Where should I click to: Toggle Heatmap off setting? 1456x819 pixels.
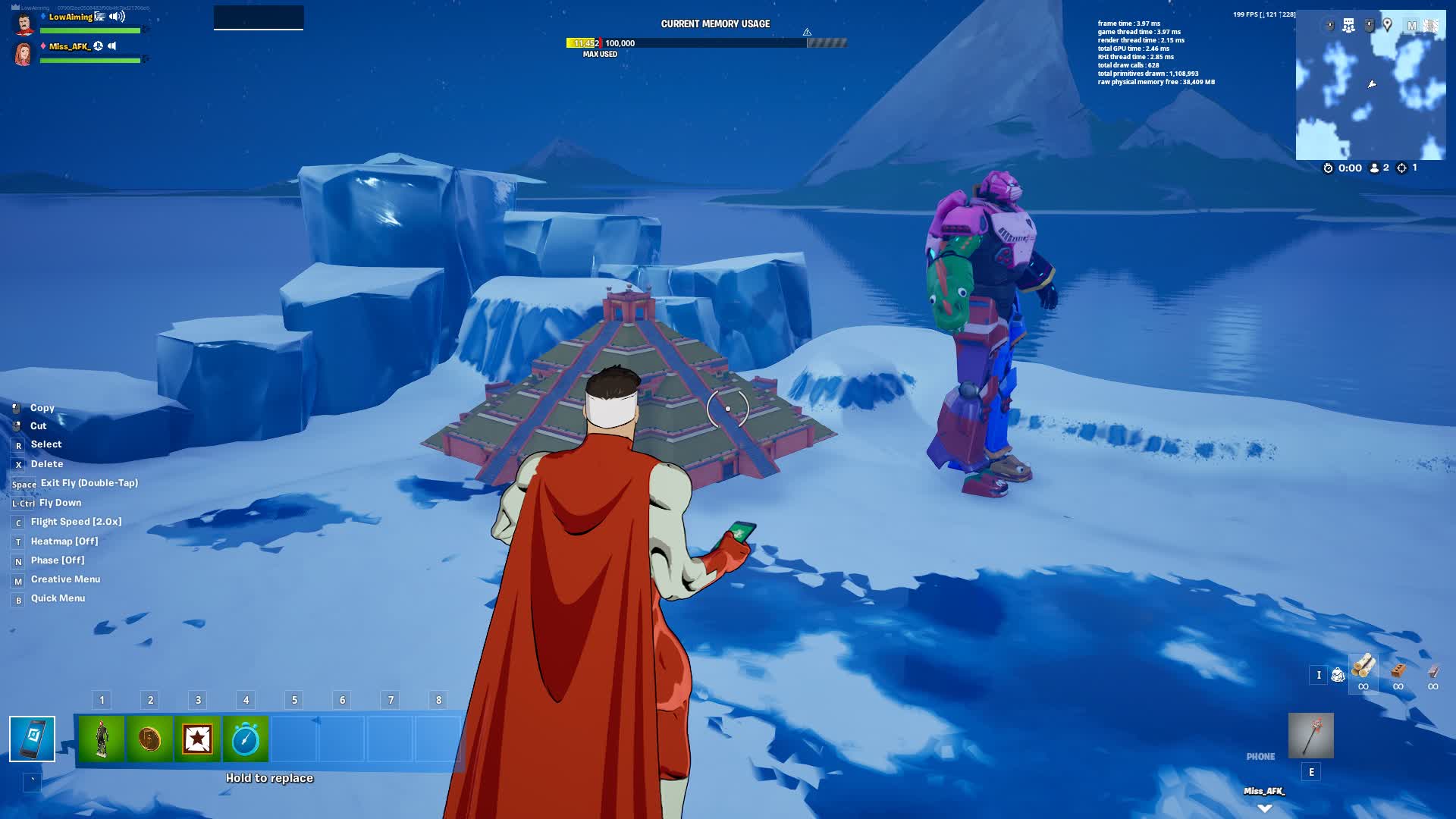[x=64, y=541]
